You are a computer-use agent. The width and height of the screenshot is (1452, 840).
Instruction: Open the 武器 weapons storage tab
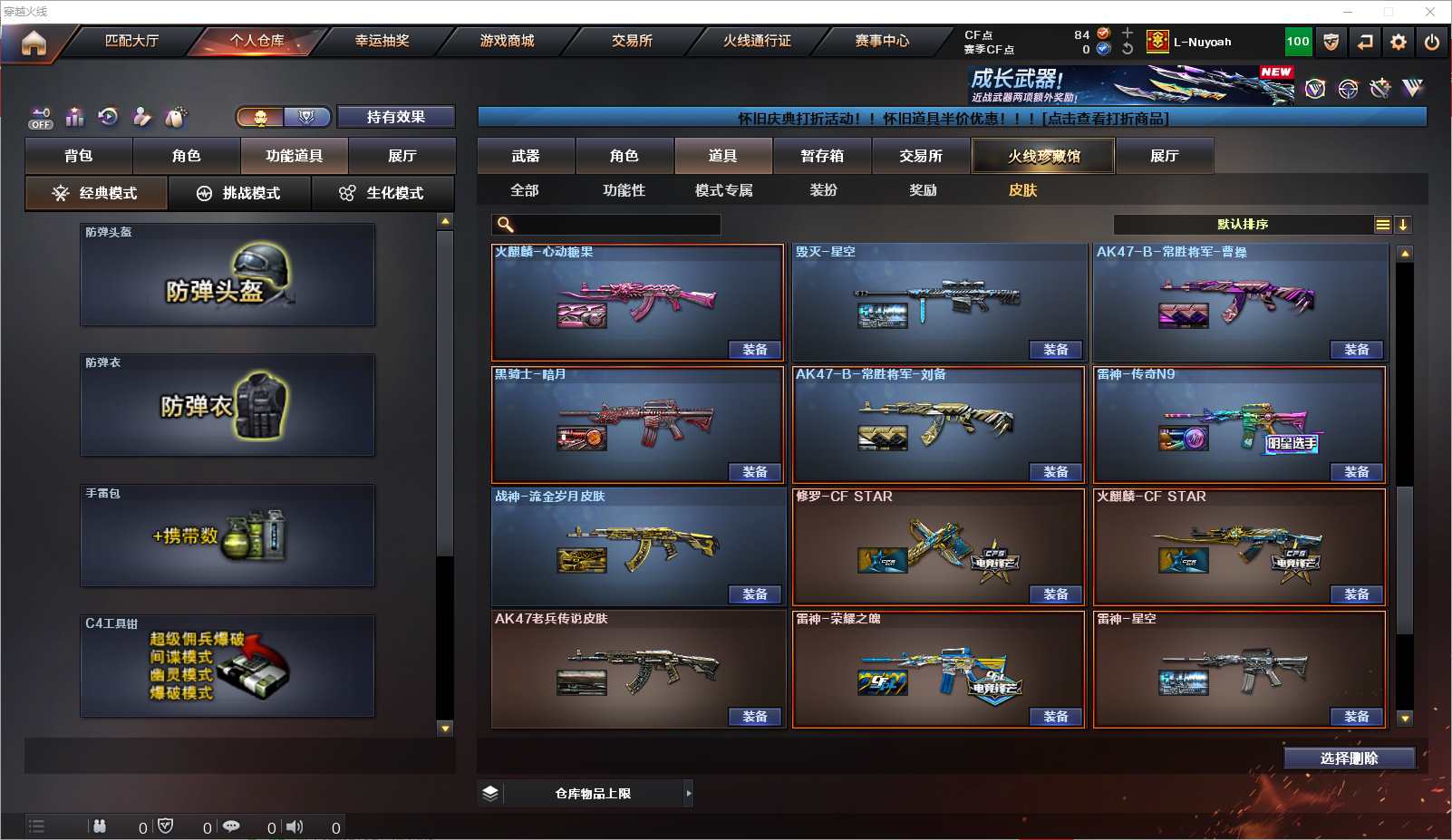(x=526, y=156)
